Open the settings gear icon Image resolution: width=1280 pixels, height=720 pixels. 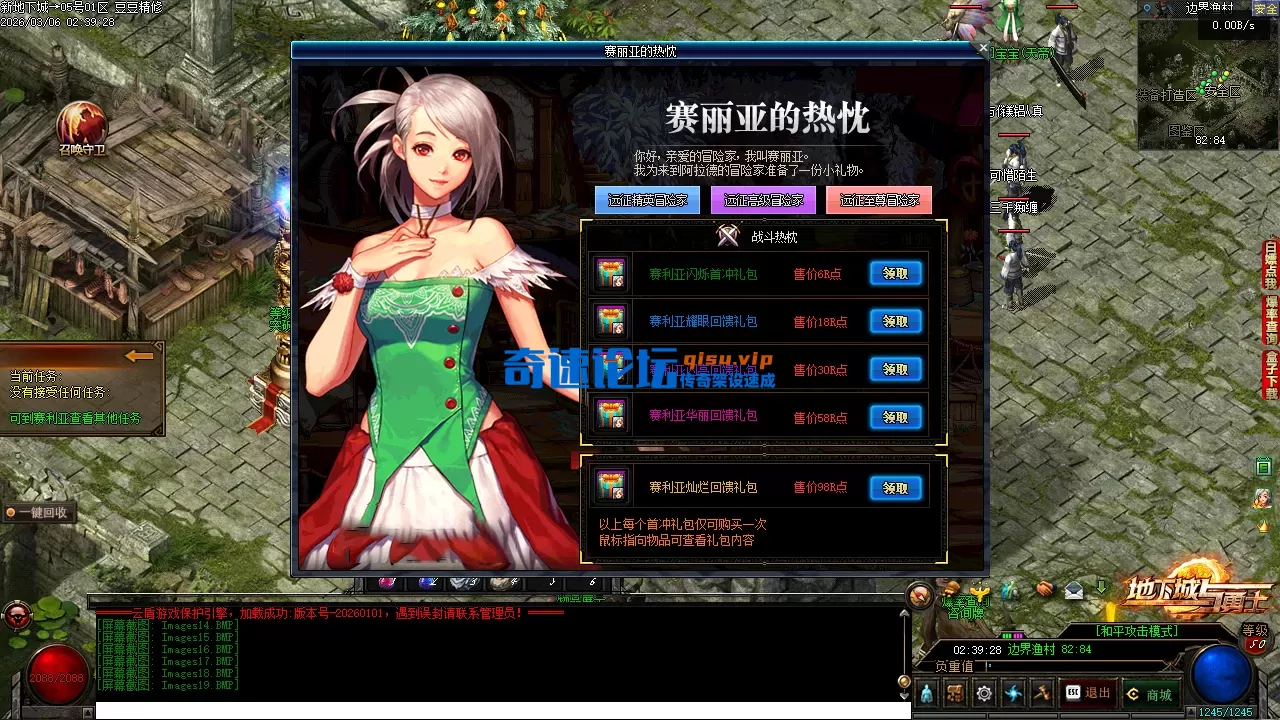point(982,692)
